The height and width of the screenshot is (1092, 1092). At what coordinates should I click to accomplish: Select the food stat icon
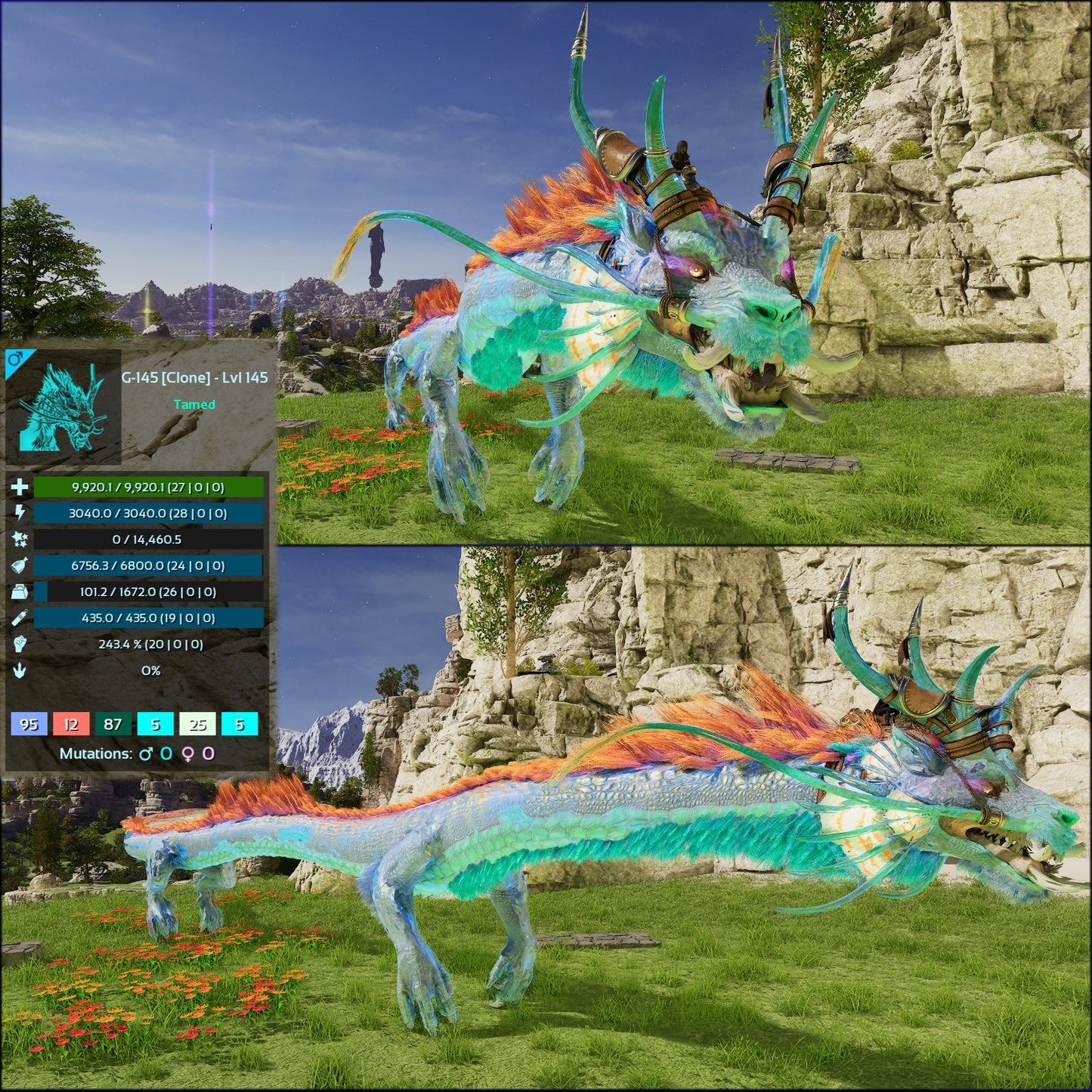click(18, 562)
